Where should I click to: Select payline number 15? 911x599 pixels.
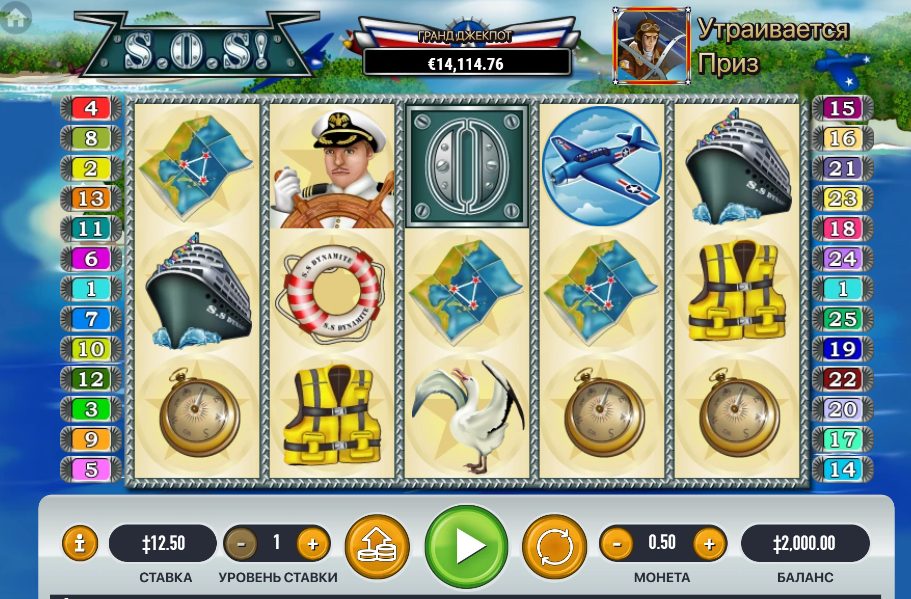click(842, 108)
